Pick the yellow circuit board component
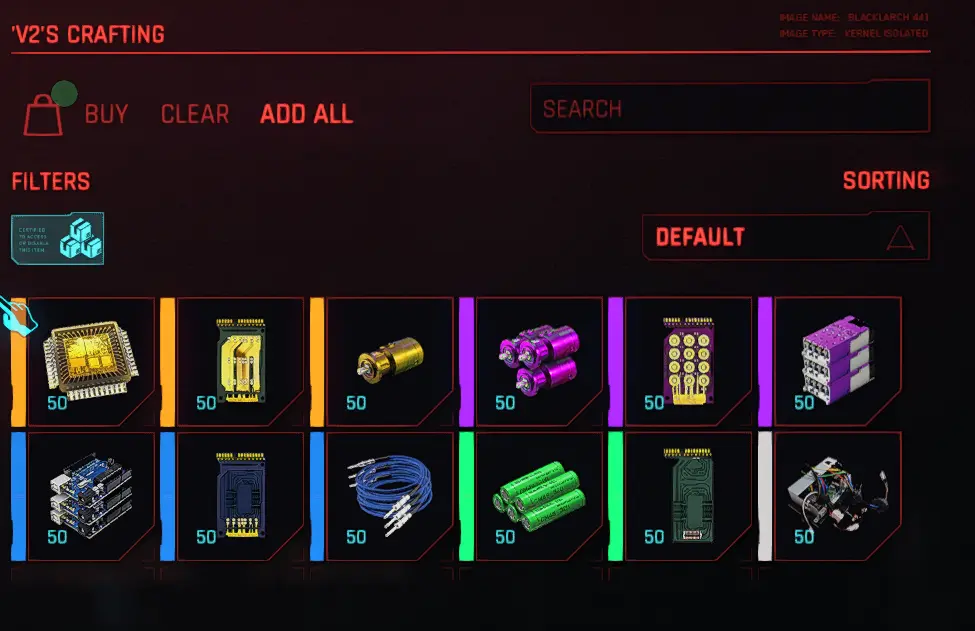The width and height of the screenshot is (975, 631). tap(240, 361)
